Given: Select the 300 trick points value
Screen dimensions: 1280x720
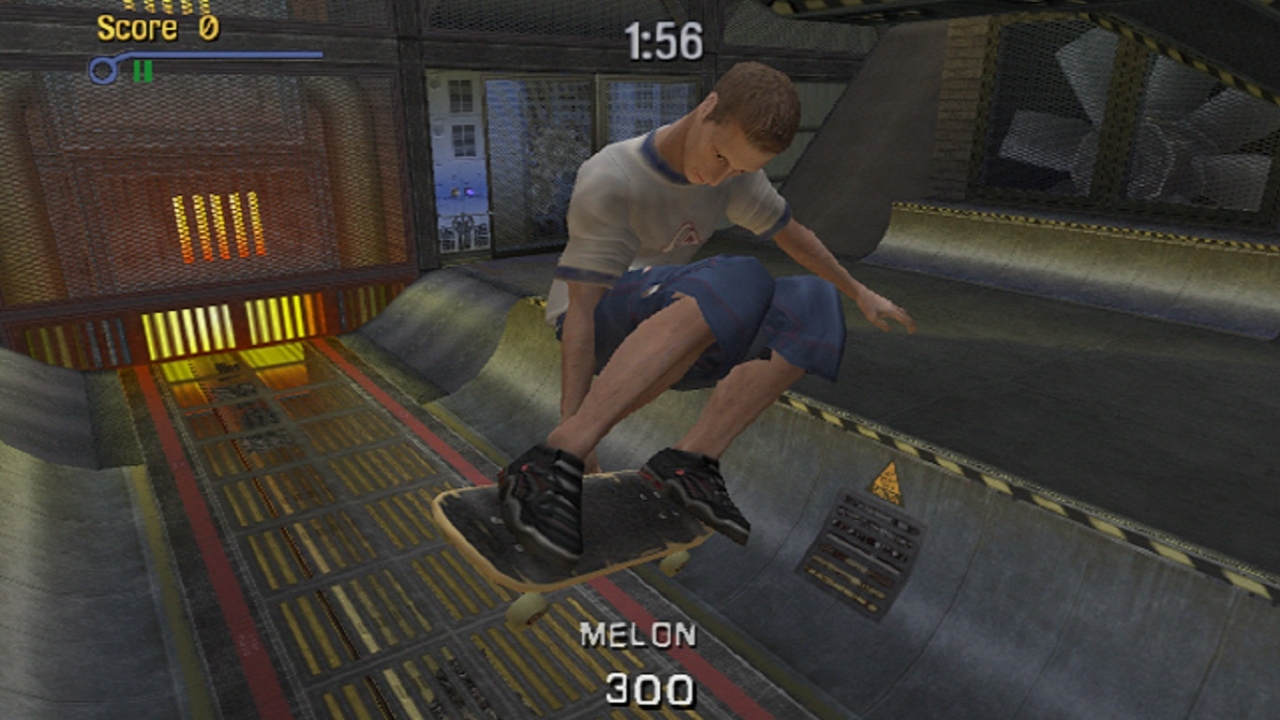Looking at the screenshot, I should [x=652, y=687].
